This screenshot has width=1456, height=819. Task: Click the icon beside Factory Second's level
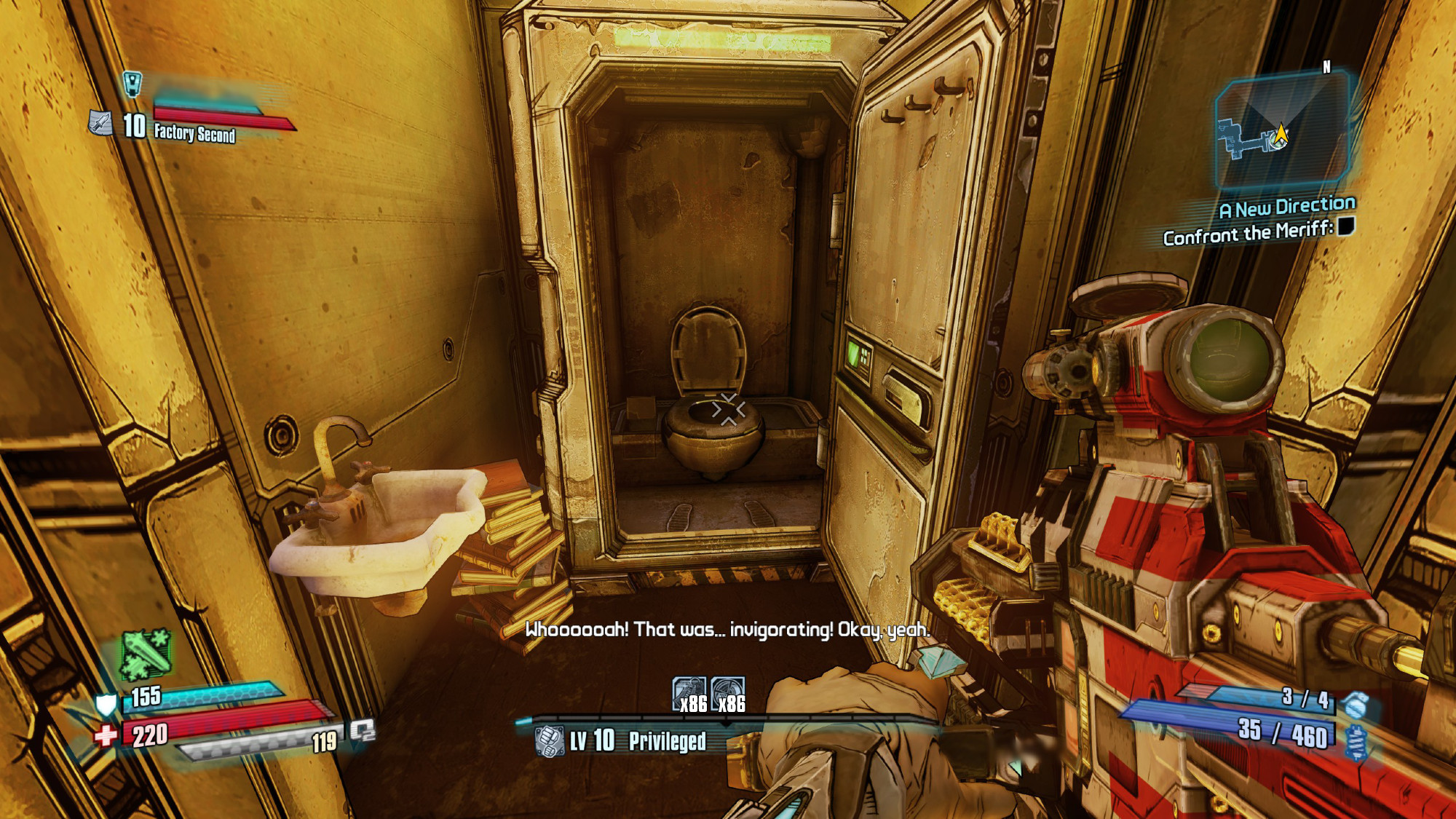click(x=100, y=124)
